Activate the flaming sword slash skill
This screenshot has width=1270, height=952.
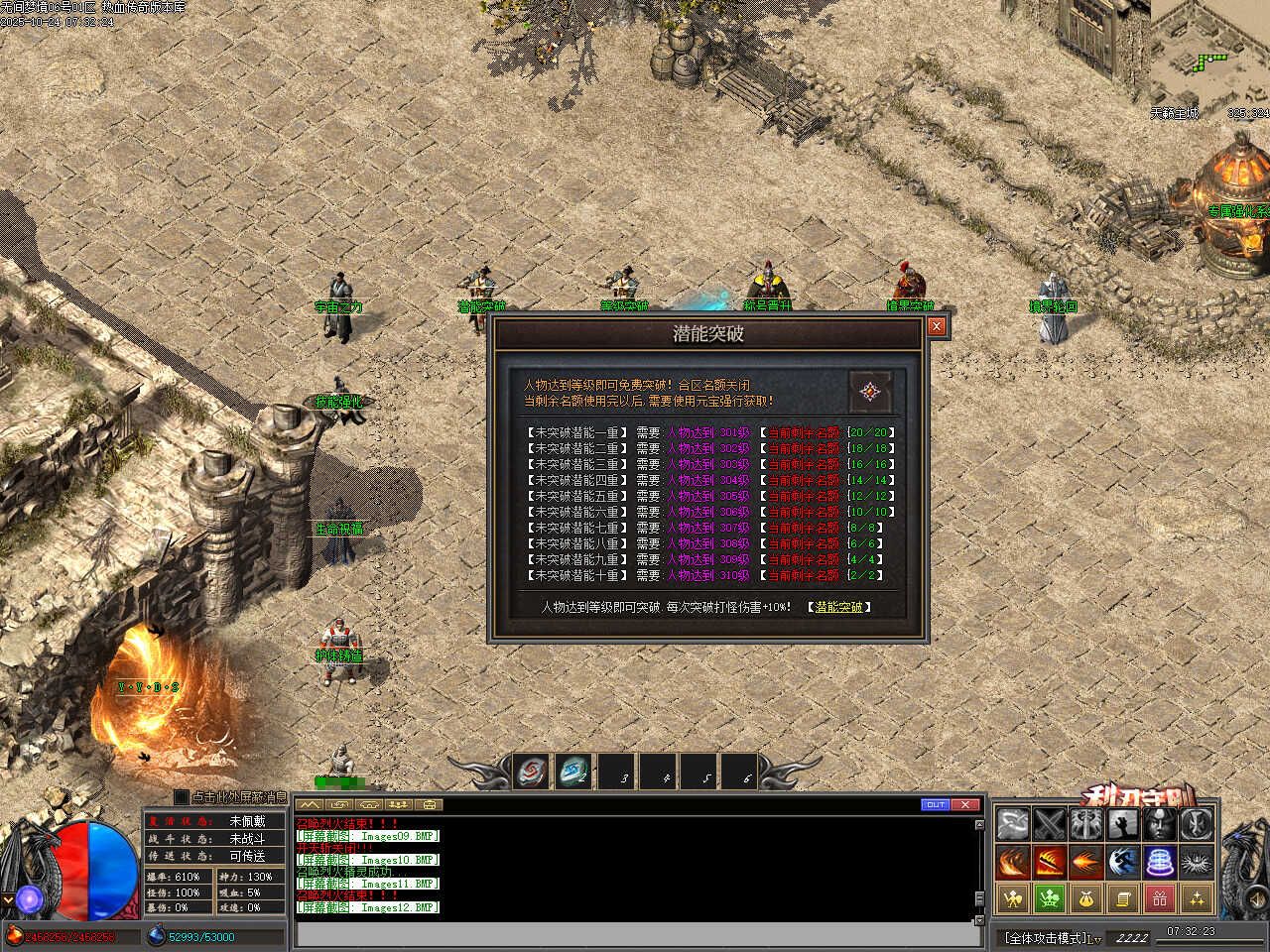[1050, 862]
